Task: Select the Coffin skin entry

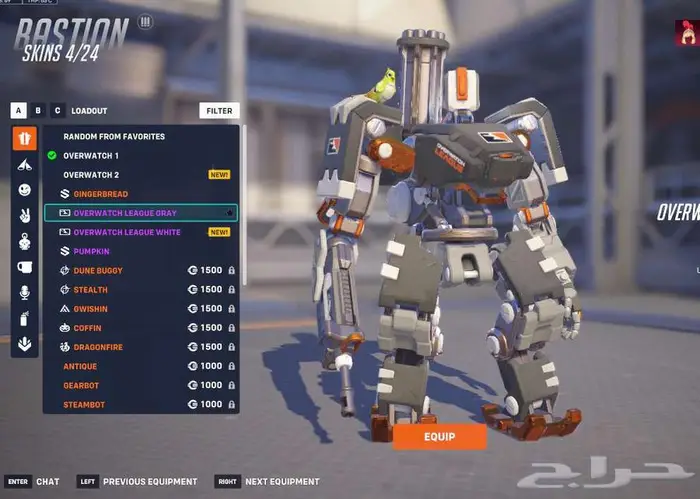Action: (x=89, y=328)
